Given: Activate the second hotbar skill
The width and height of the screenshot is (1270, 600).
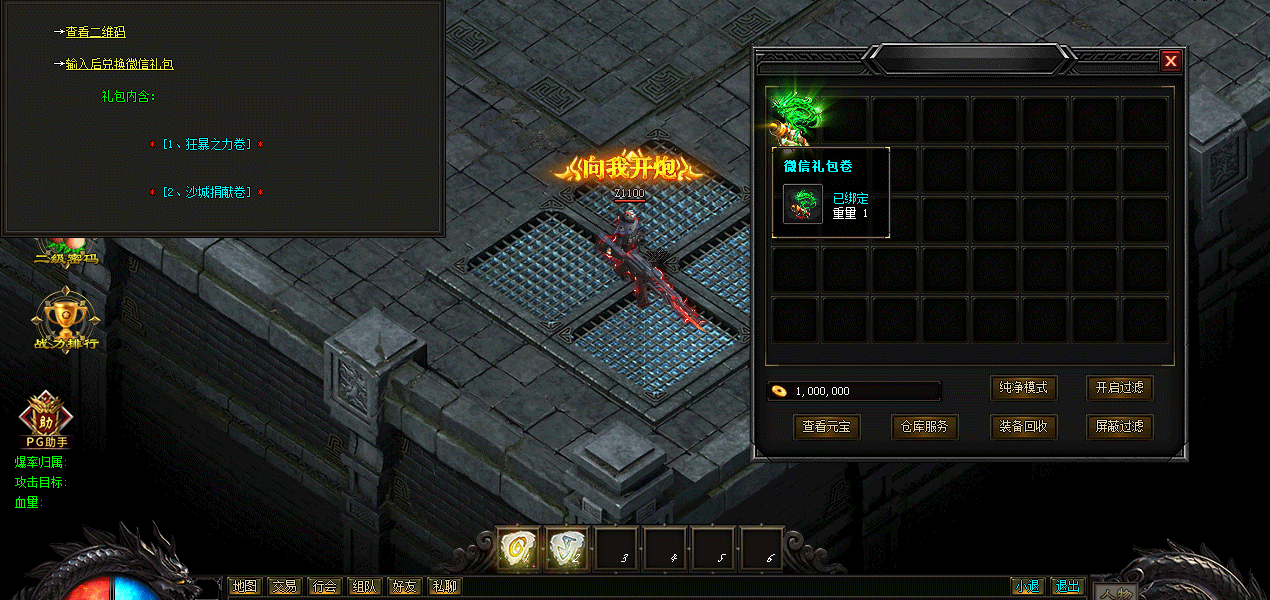Looking at the screenshot, I should (x=567, y=549).
